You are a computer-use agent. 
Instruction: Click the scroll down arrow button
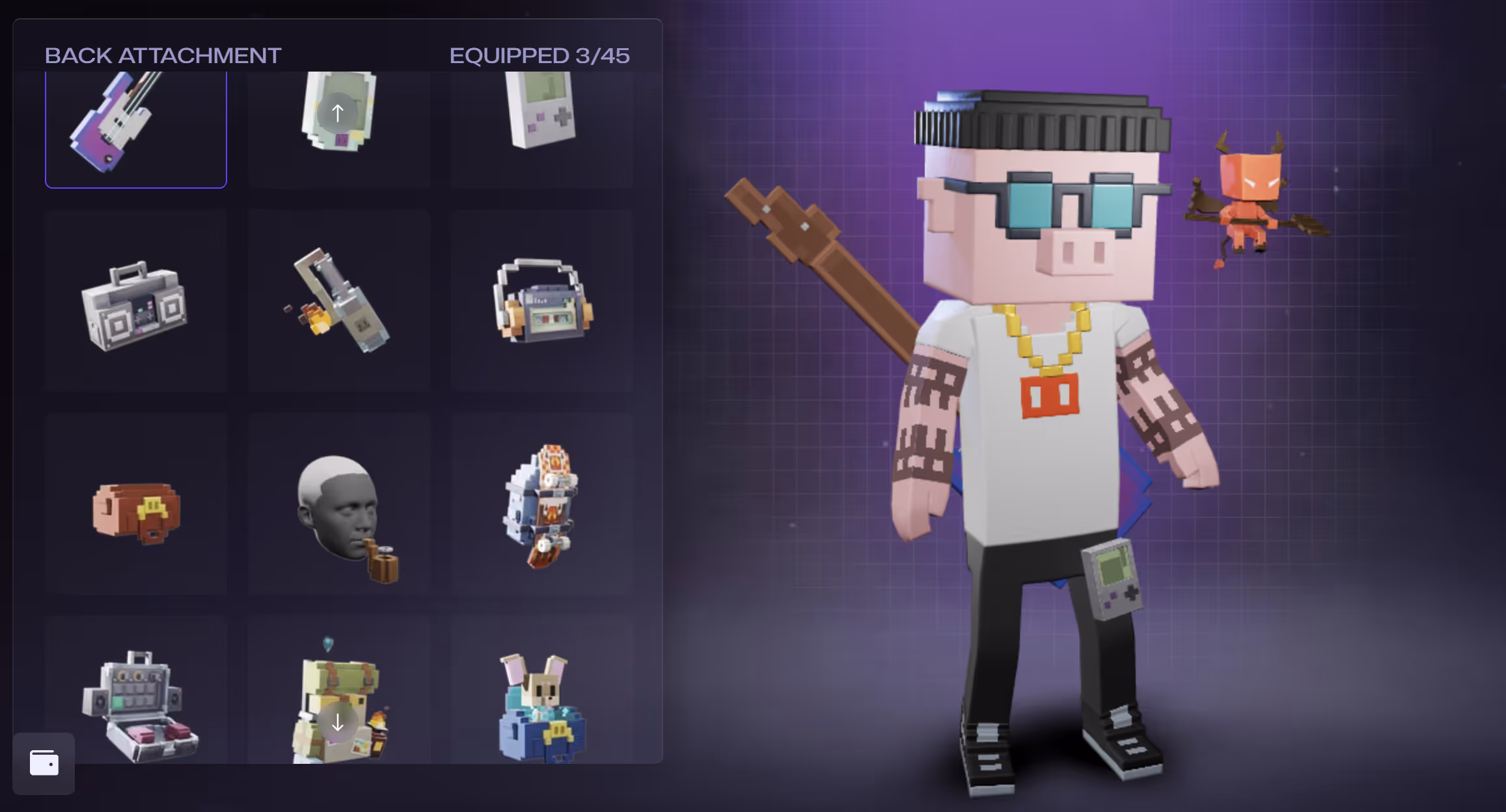(337, 722)
